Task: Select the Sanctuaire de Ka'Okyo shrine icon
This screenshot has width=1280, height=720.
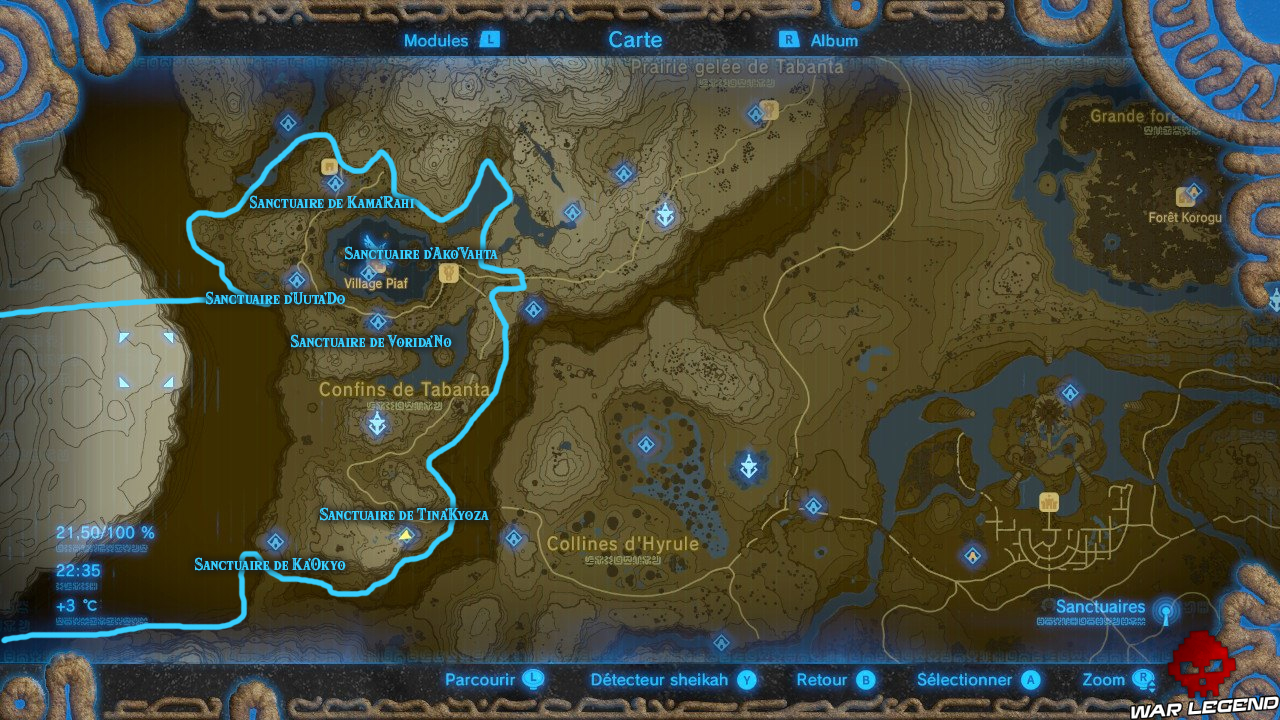Action: (x=275, y=541)
